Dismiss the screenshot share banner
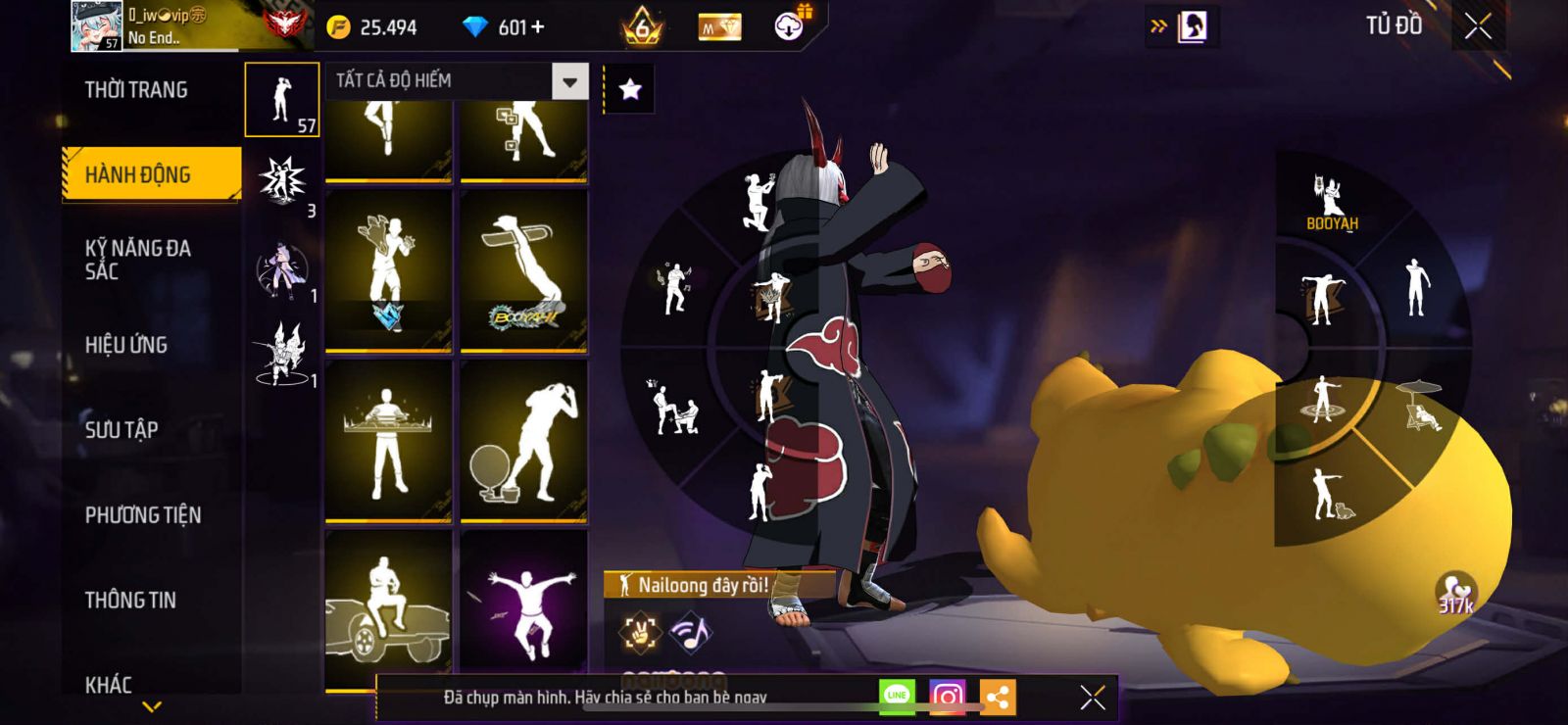The image size is (1568, 725). (x=1093, y=698)
